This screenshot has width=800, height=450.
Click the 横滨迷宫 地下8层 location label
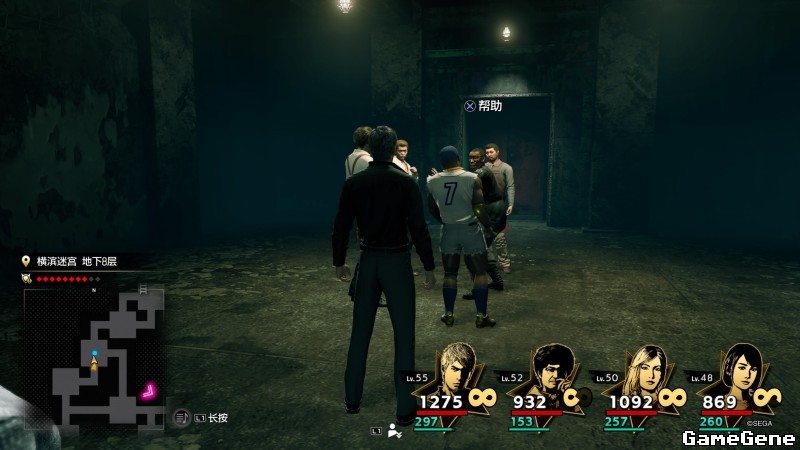click(x=77, y=261)
